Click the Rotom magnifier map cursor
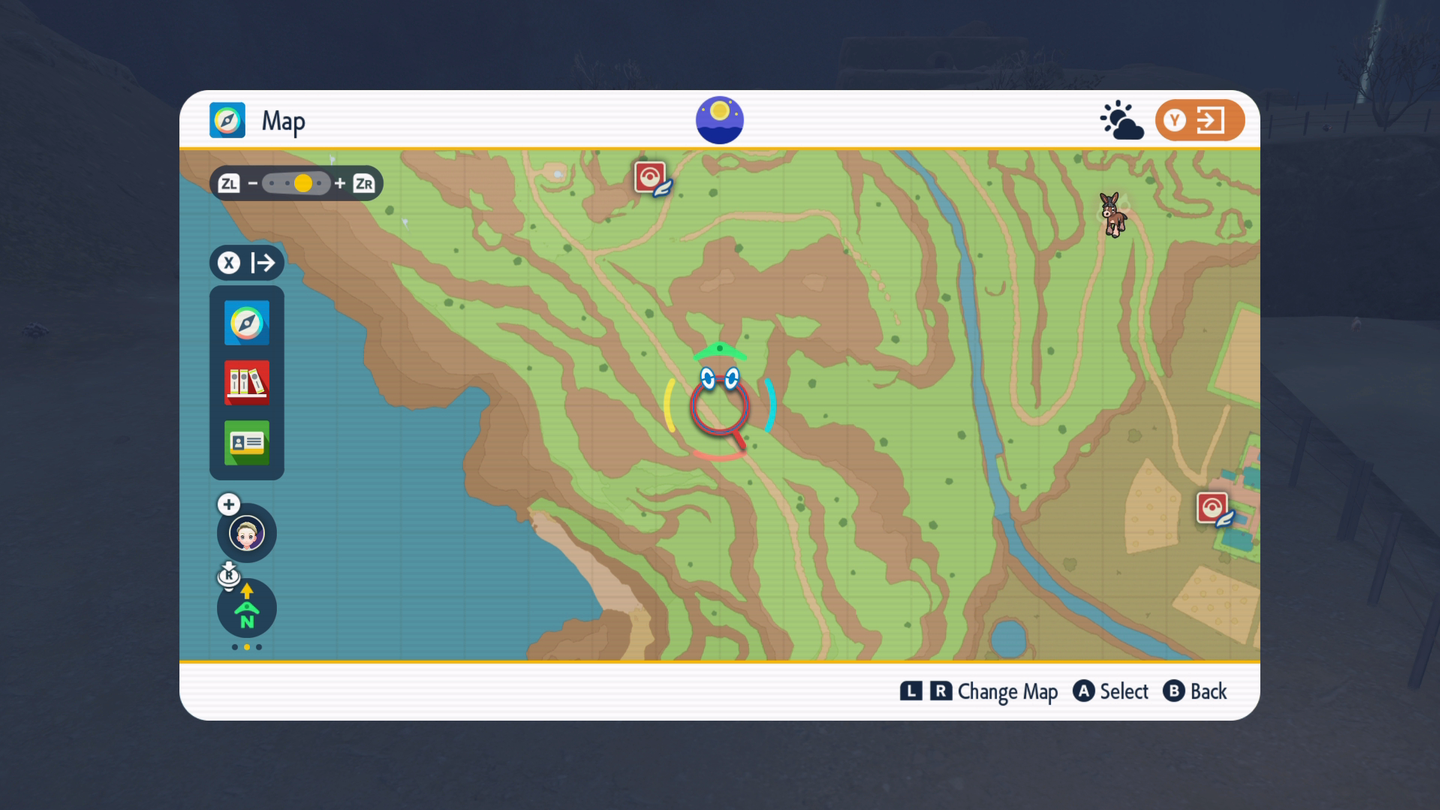The height and width of the screenshot is (810, 1440). click(720, 405)
